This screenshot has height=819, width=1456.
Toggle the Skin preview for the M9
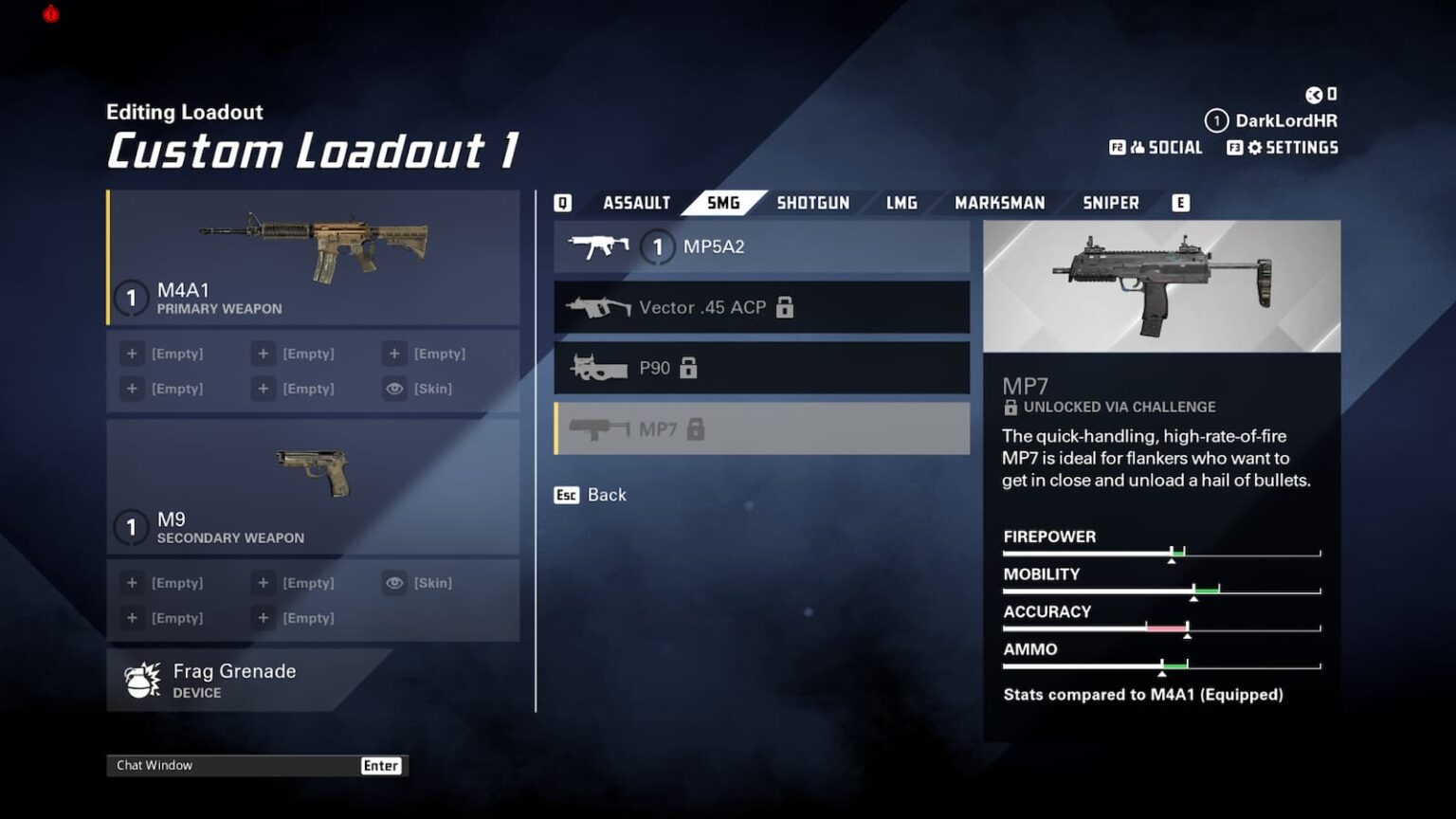(395, 583)
